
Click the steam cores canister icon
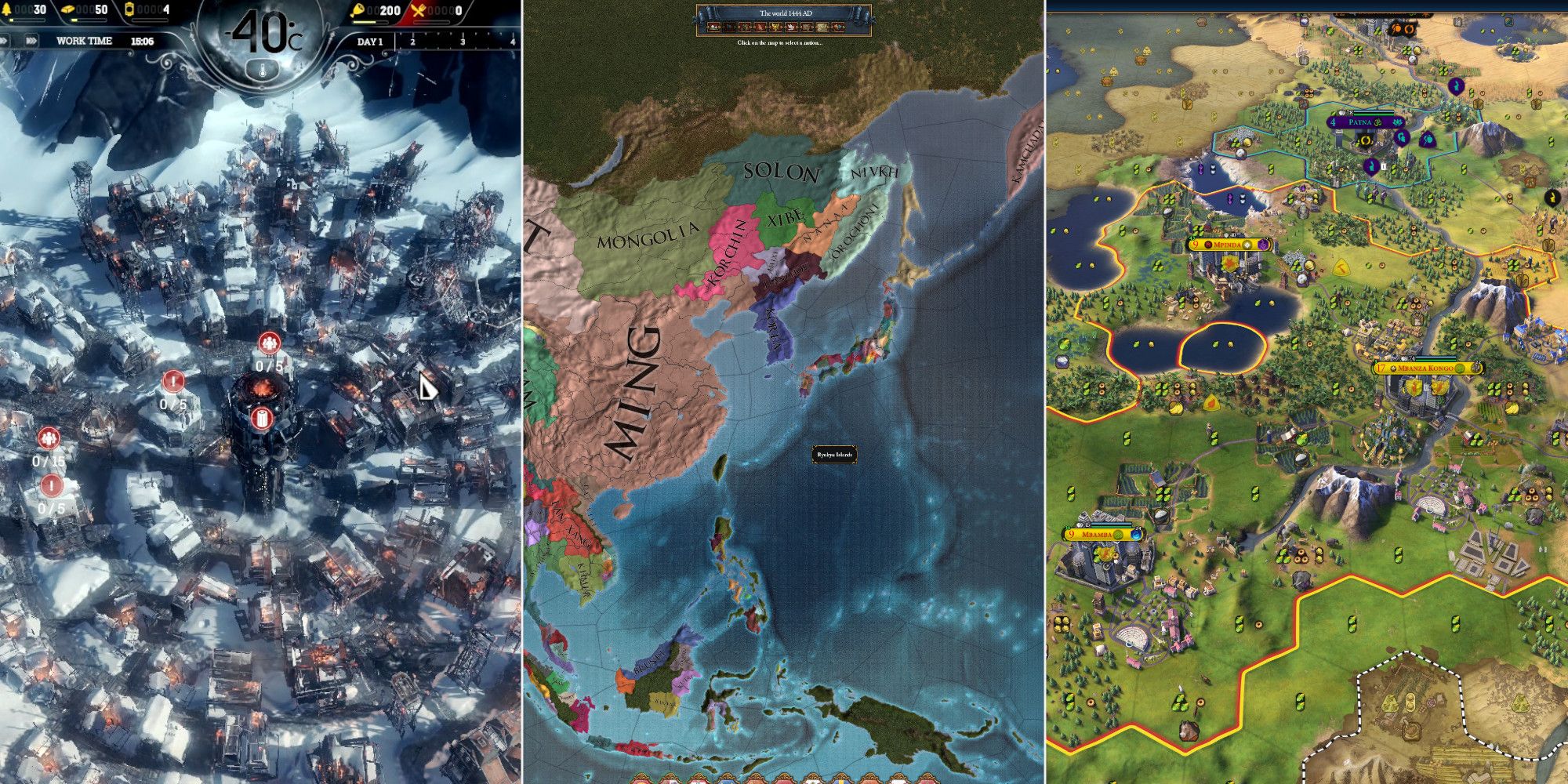tap(131, 9)
